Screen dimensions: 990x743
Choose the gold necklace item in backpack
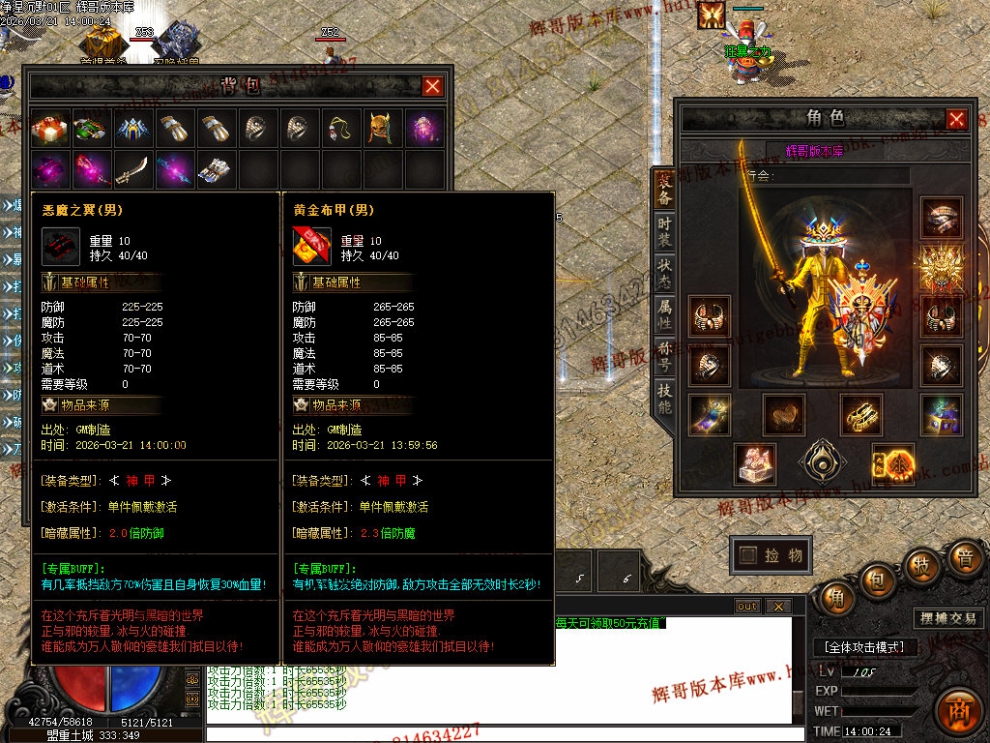point(341,129)
